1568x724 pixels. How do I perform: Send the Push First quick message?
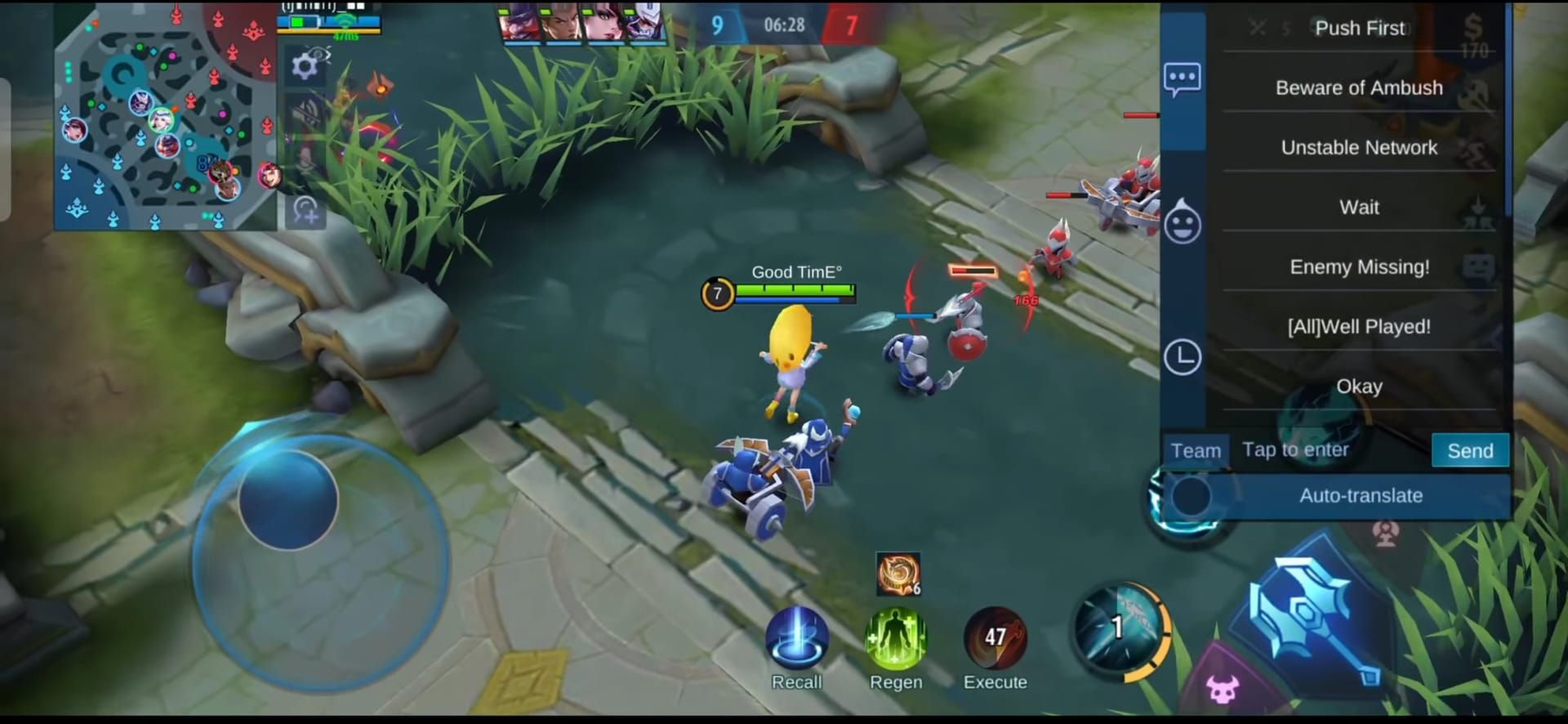pos(1360,28)
